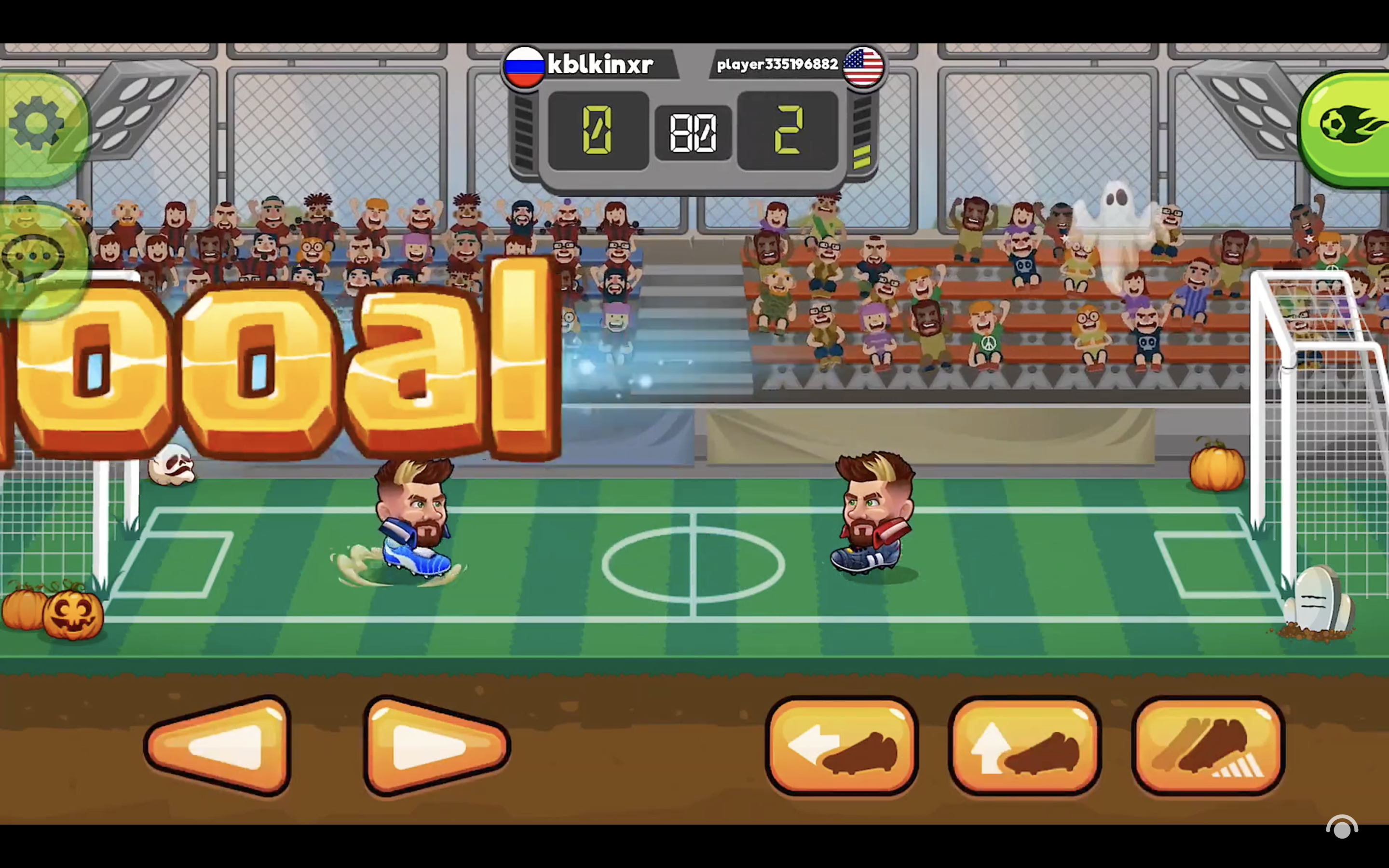Click the home team score digit
Screen dimensions: 1389x868
click(x=598, y=131)
